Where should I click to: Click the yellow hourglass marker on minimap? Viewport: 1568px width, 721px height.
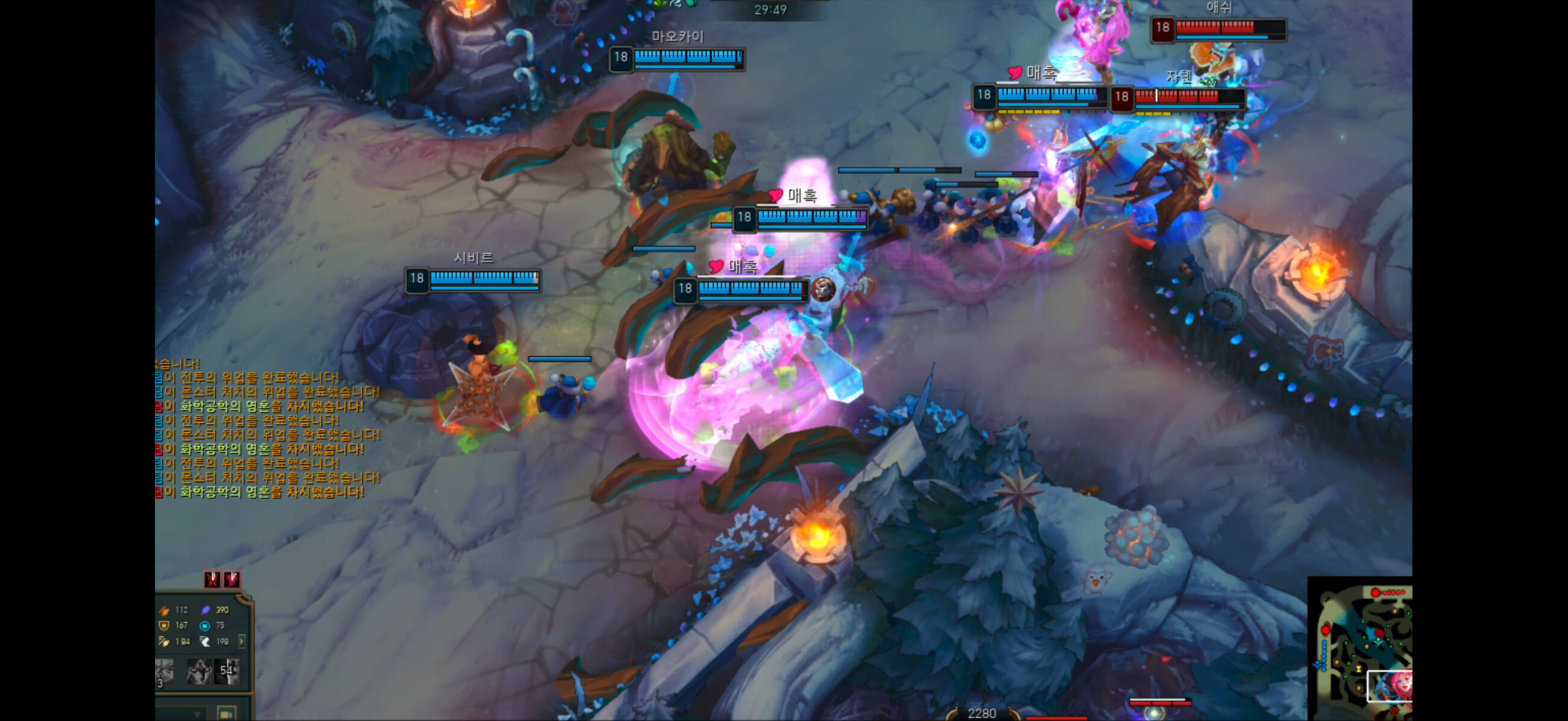click(x=1359, y=669)
